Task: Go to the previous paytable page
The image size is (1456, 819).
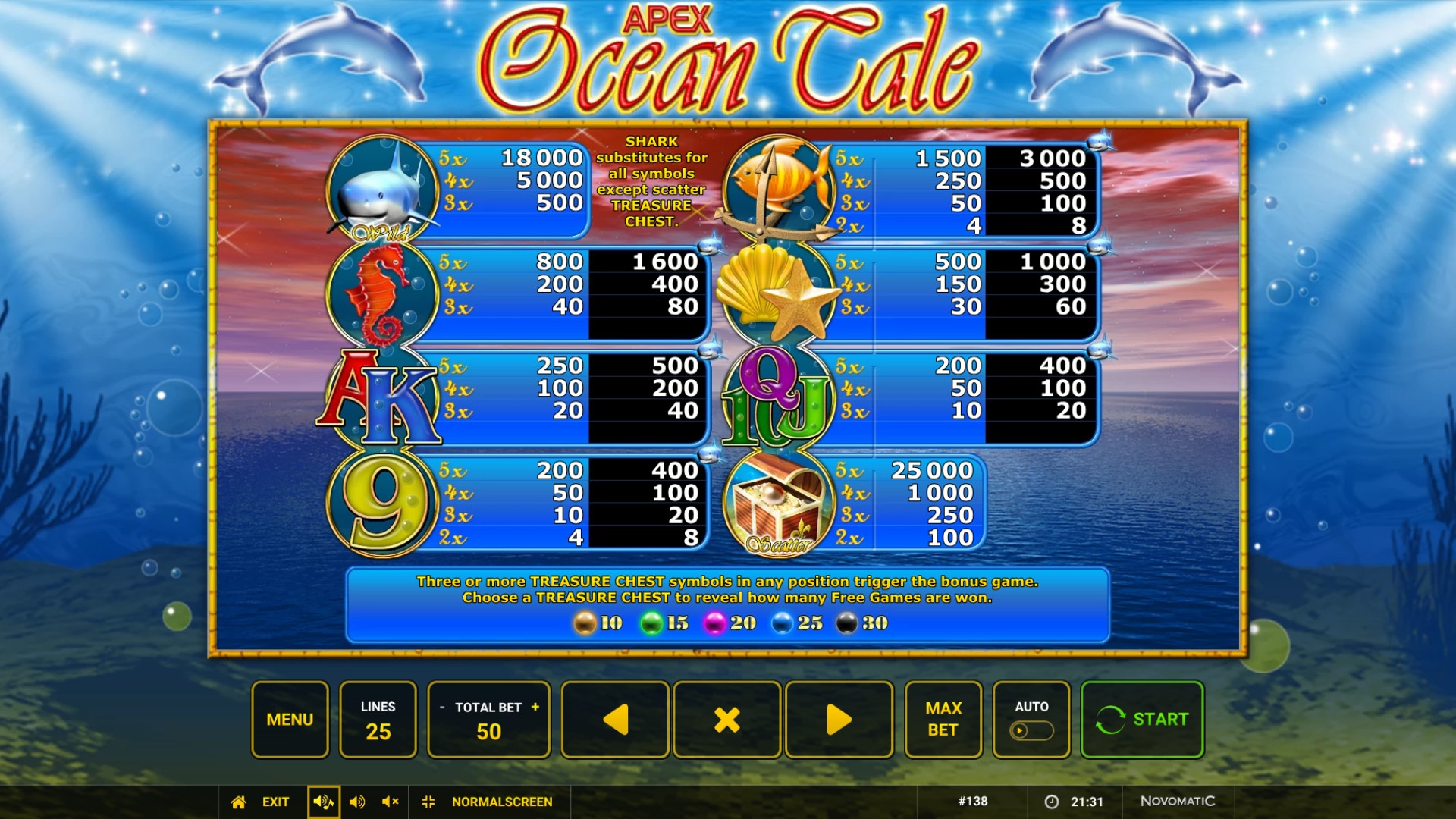Action: 615,719
